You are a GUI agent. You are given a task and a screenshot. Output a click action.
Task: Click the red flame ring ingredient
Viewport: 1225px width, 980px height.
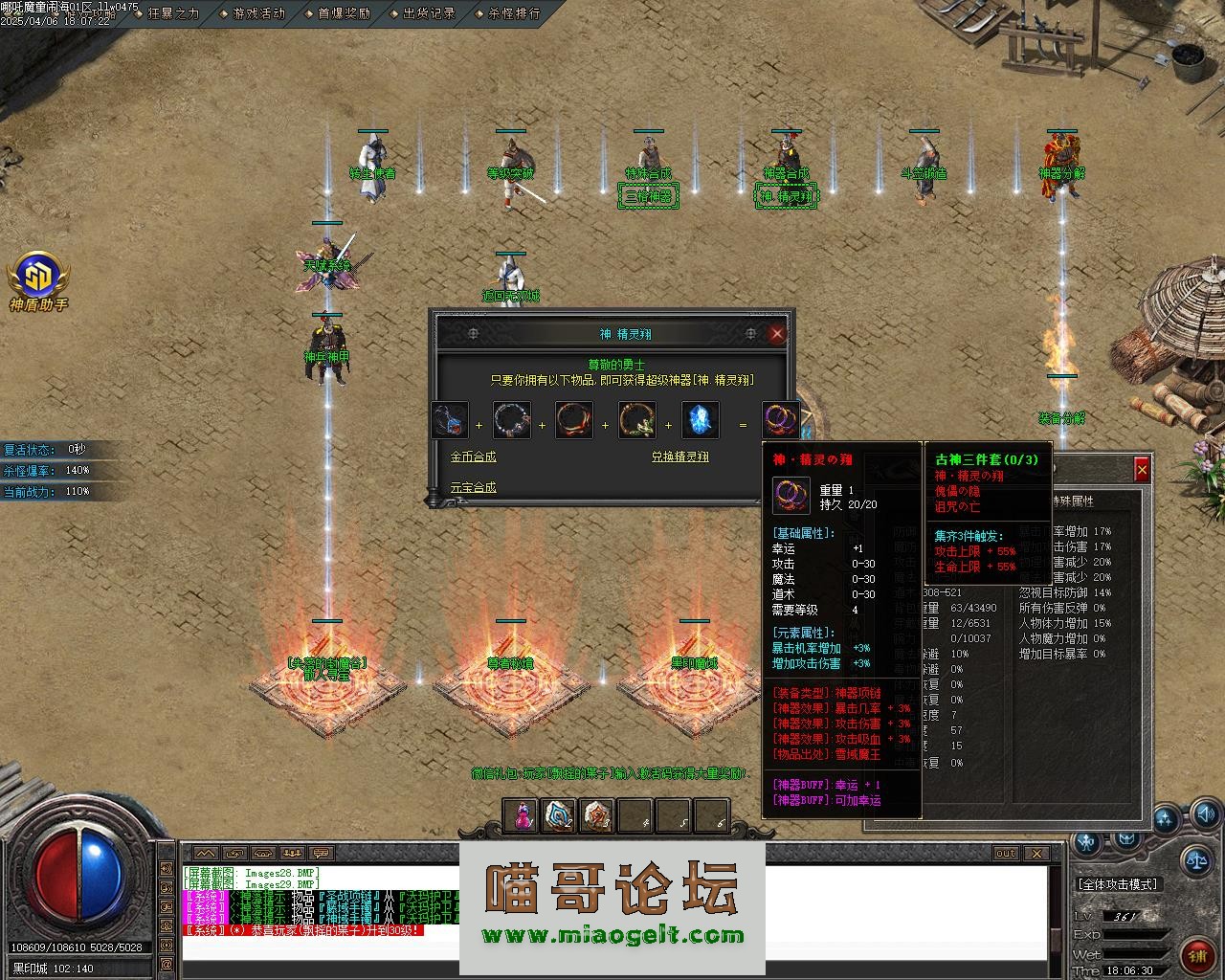pos(574,420)
